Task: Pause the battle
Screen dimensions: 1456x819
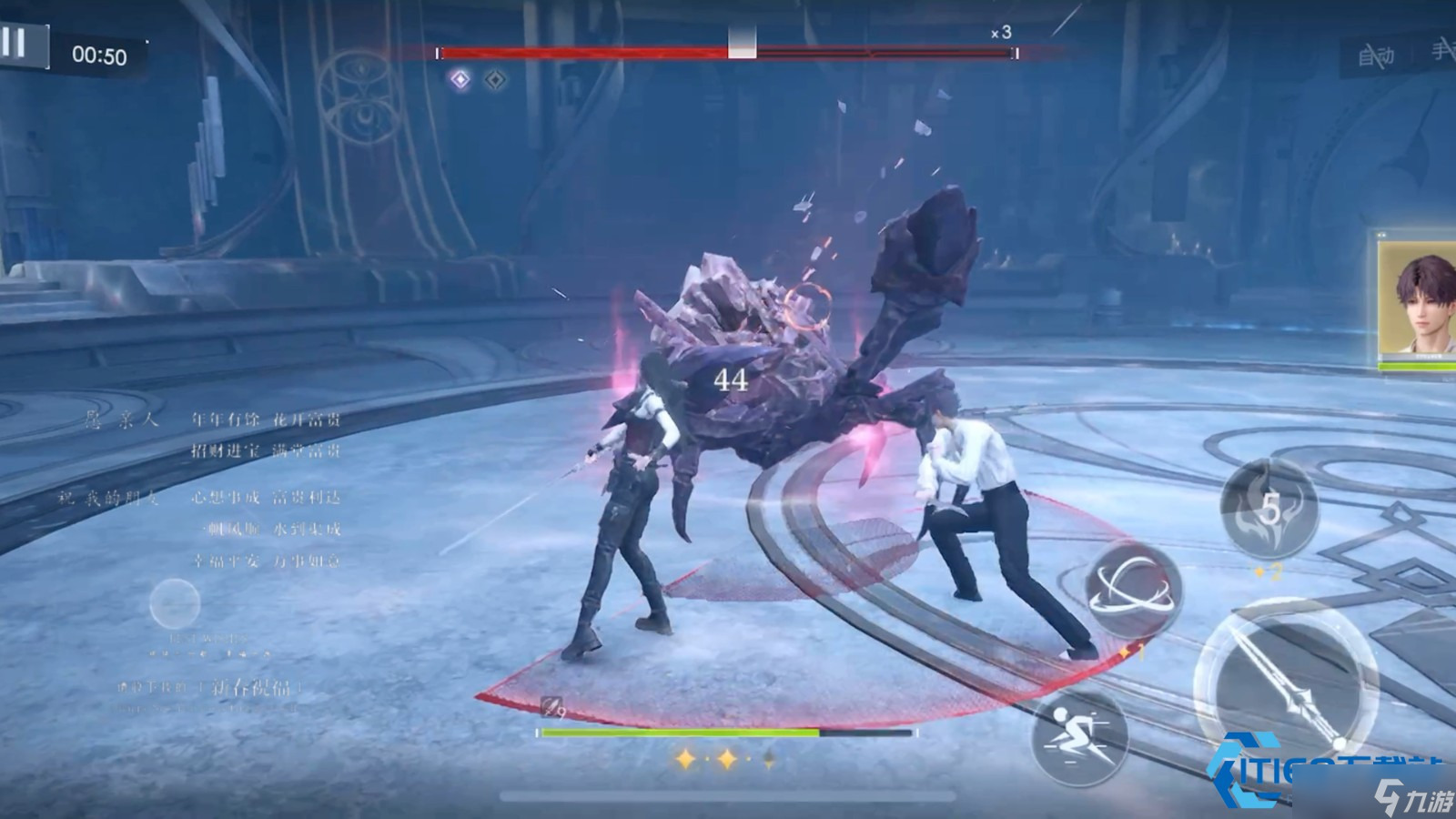Action: [x=15, y=43]
